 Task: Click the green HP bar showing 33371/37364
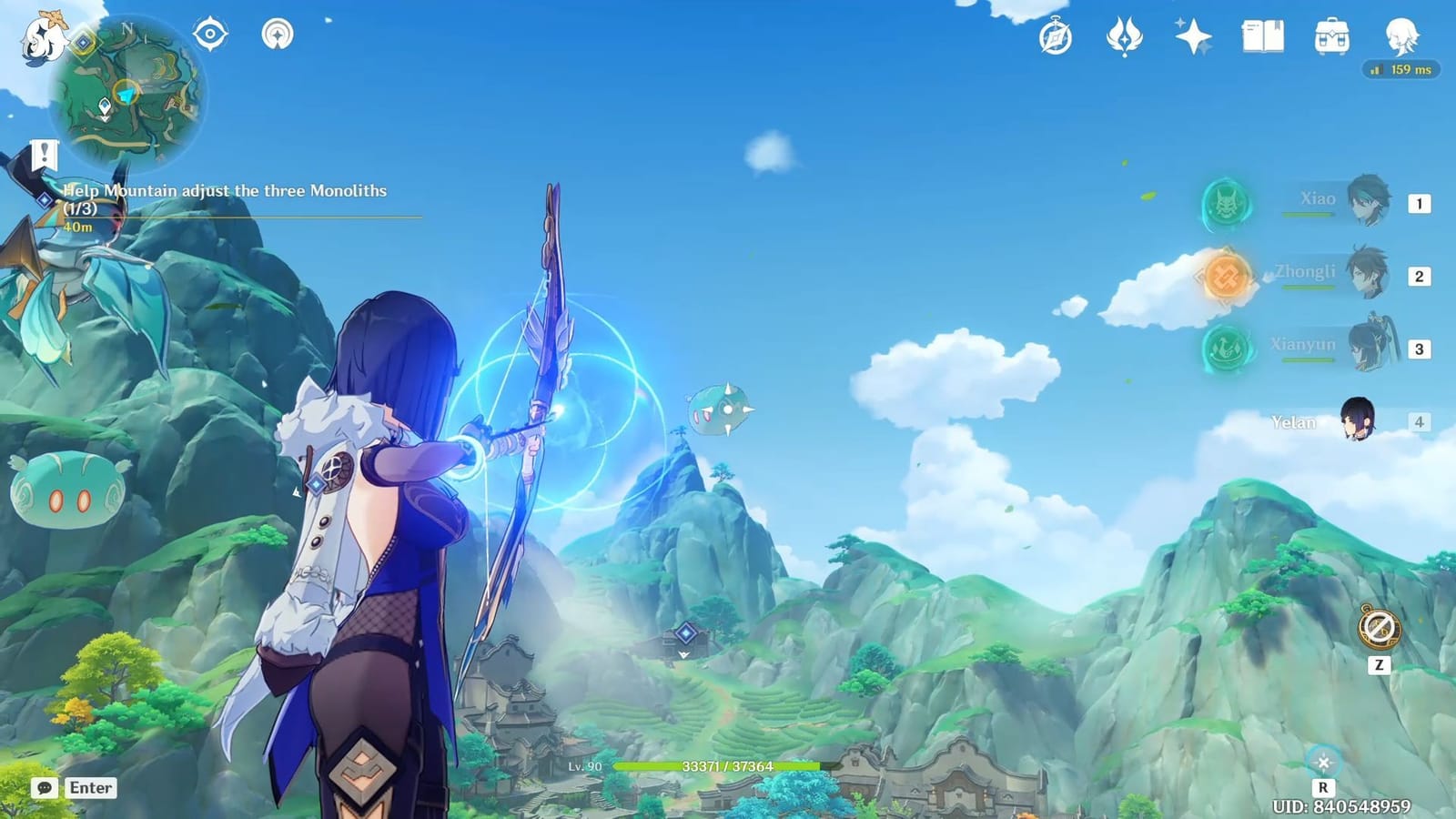point(719,766)
